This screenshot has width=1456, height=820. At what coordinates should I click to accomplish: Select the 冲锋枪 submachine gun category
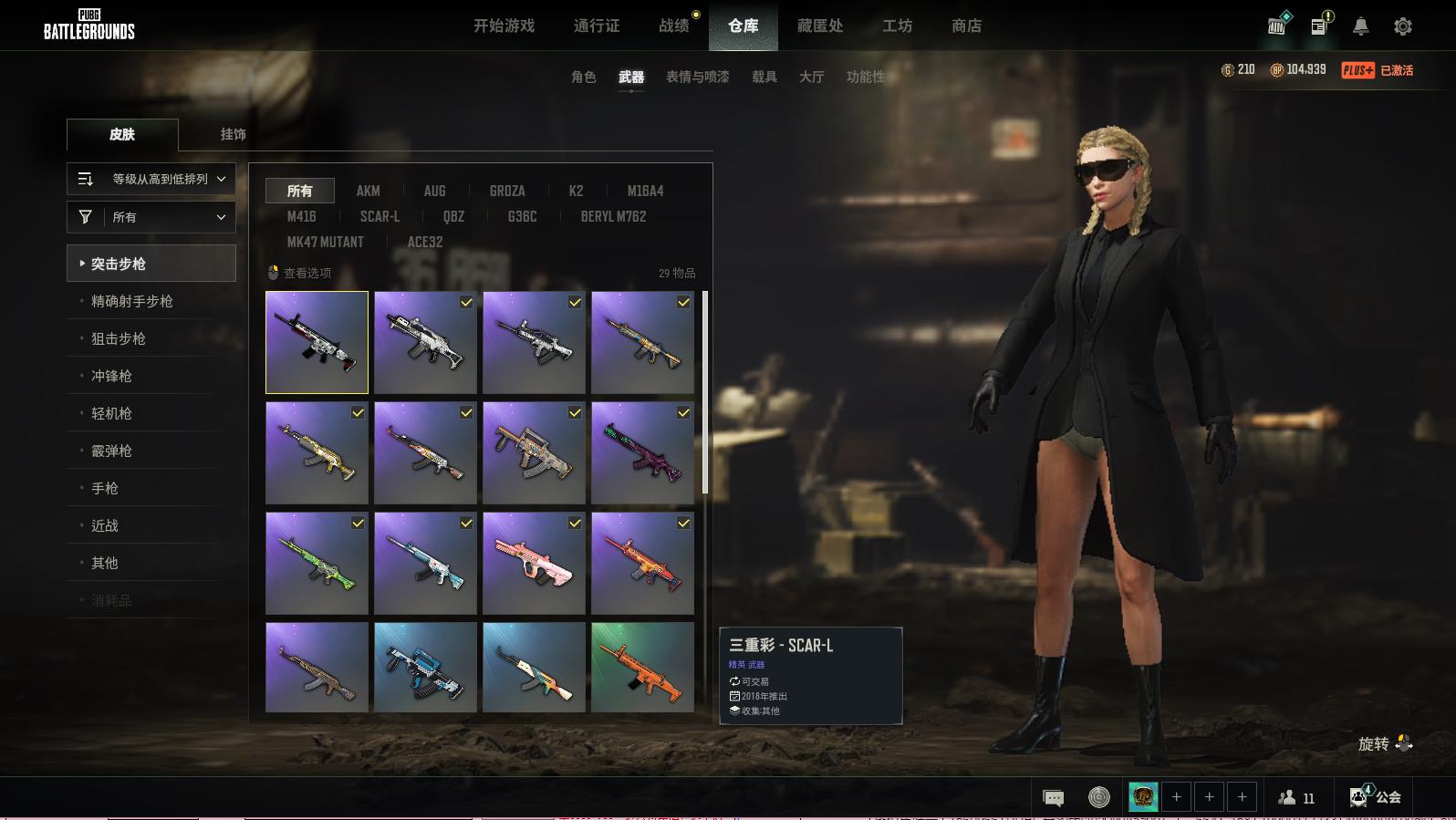111,376
